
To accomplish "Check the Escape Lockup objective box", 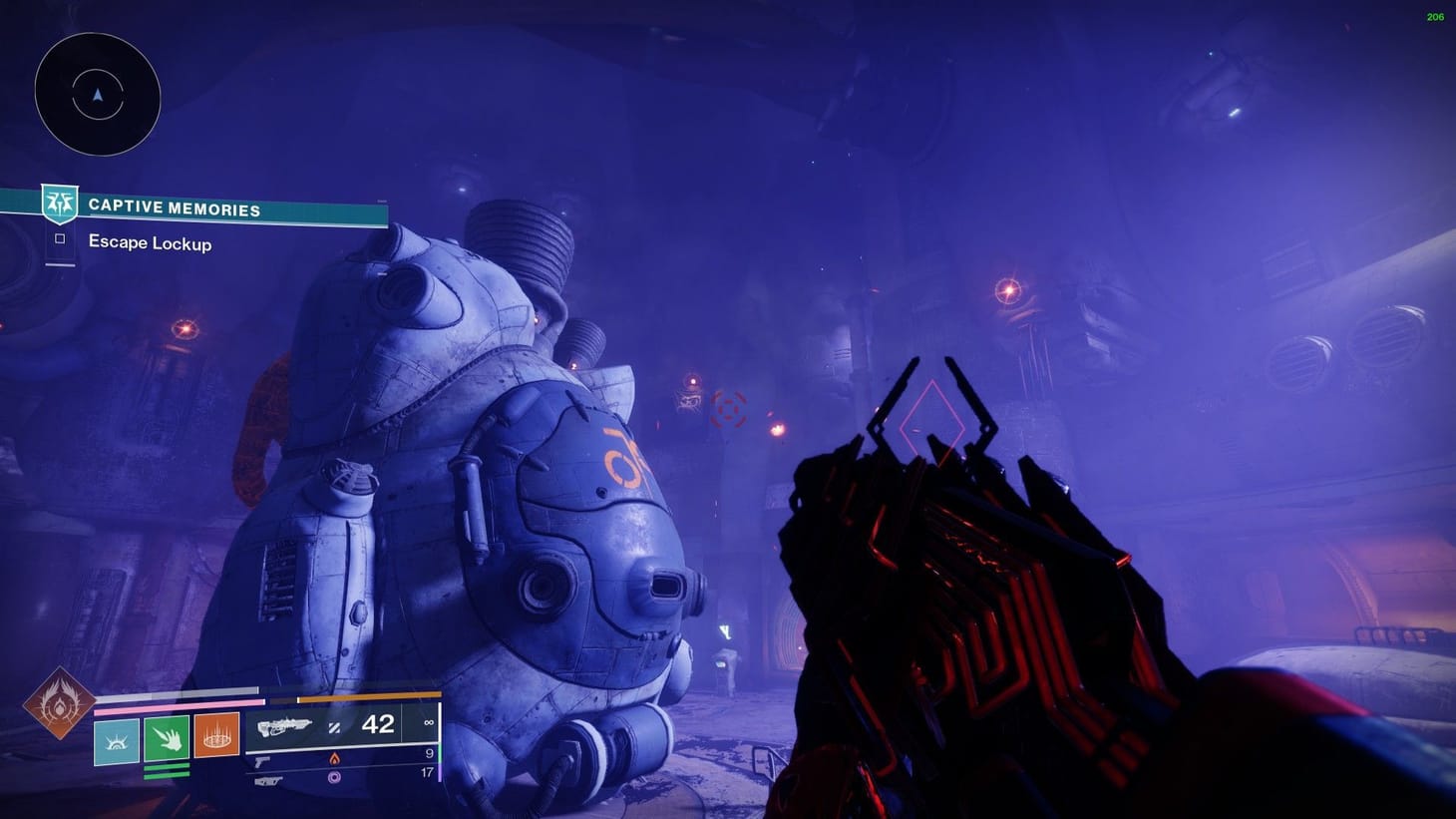I will 58,239.
